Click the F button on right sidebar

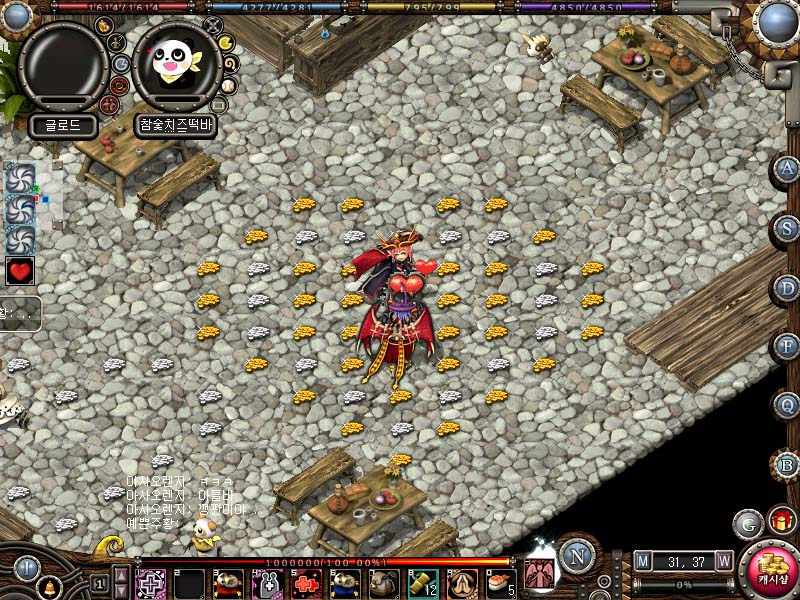coord(788,347)
